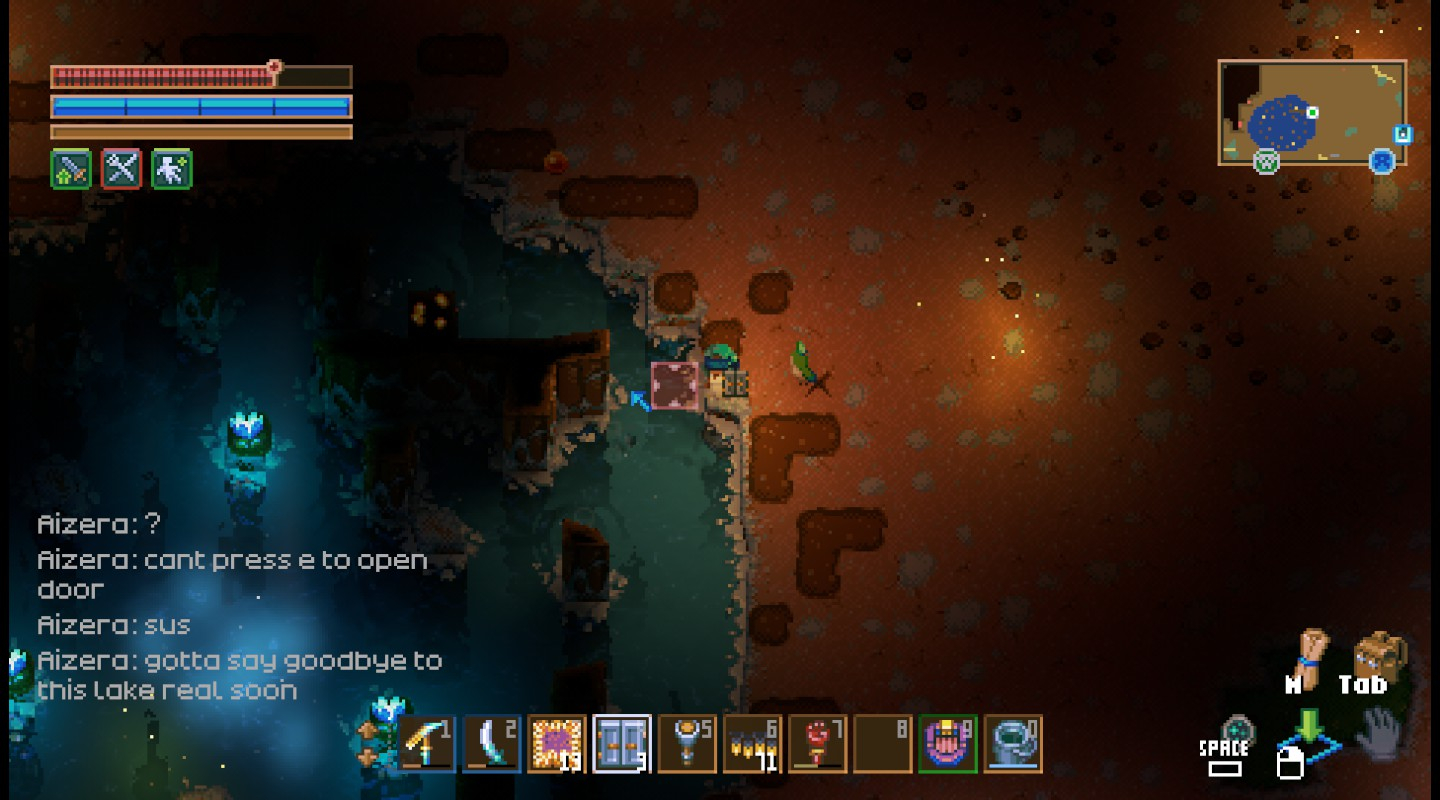
Task: Click the green emblem marker below the minimap
Action: 1267,160
